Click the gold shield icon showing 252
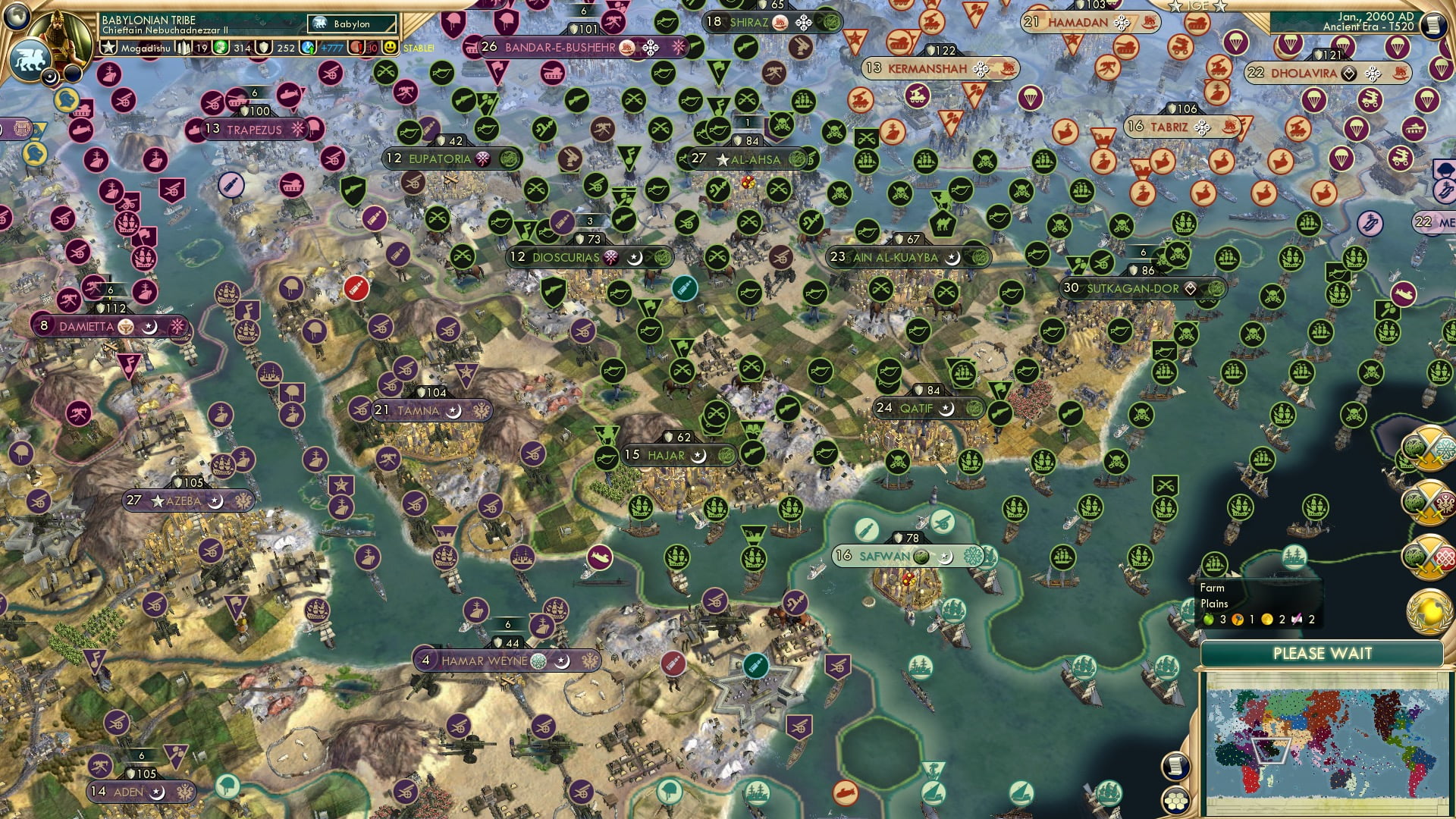The height and width of the screenshot is (819, 1456). [x=265, y=47]
